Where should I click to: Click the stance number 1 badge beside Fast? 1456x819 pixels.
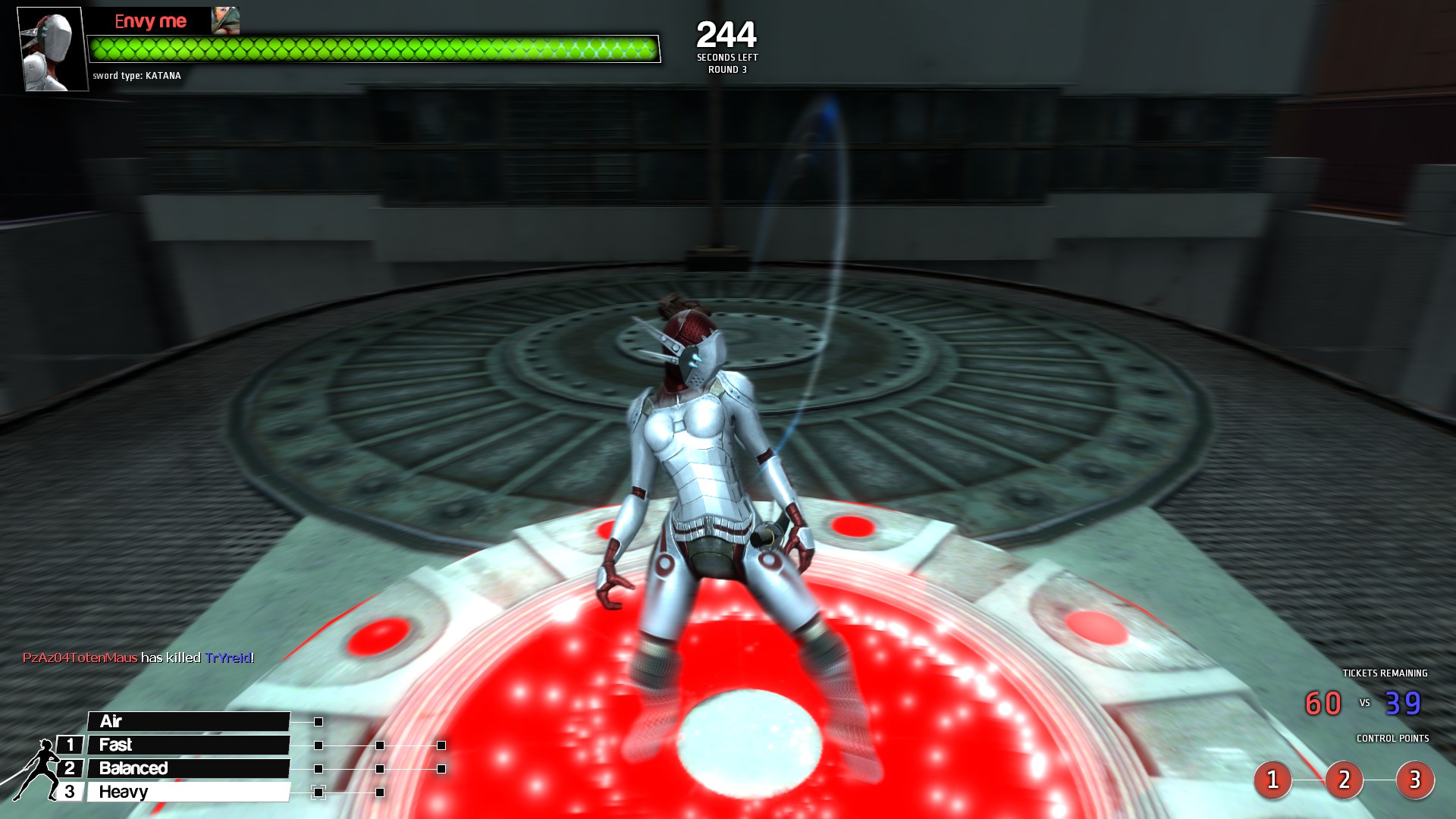(x=70, y=745)
